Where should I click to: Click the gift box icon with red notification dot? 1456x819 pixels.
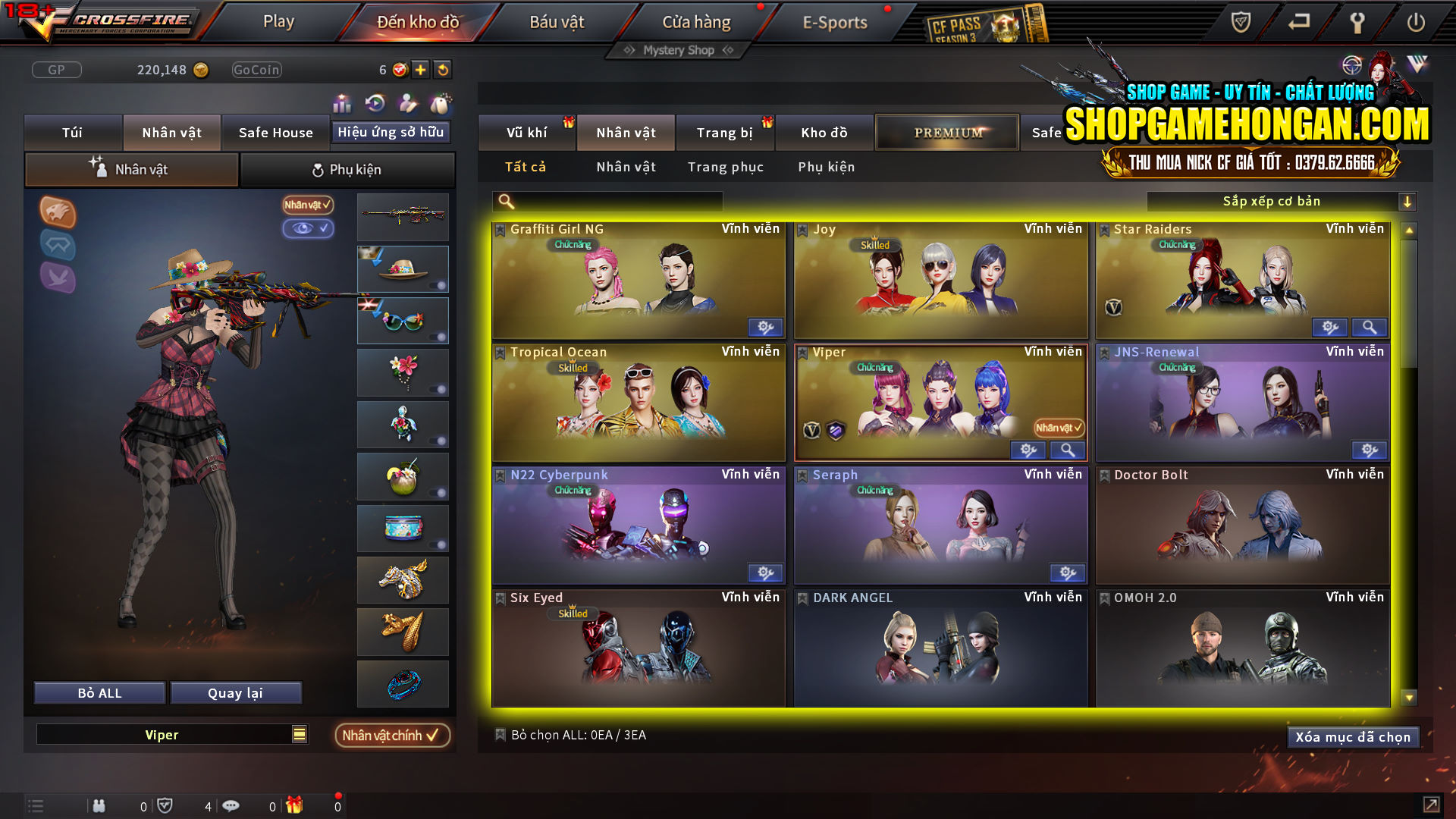coord(294,804)
